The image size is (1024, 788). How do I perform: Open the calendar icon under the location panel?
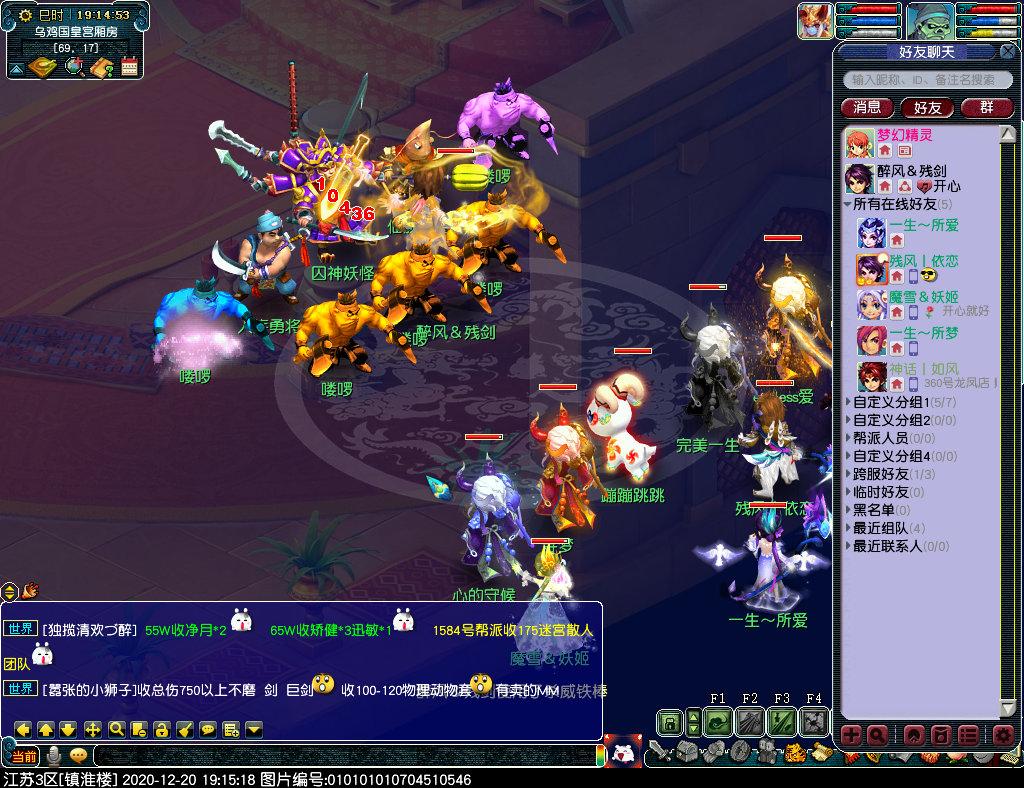tap(129, 67)
